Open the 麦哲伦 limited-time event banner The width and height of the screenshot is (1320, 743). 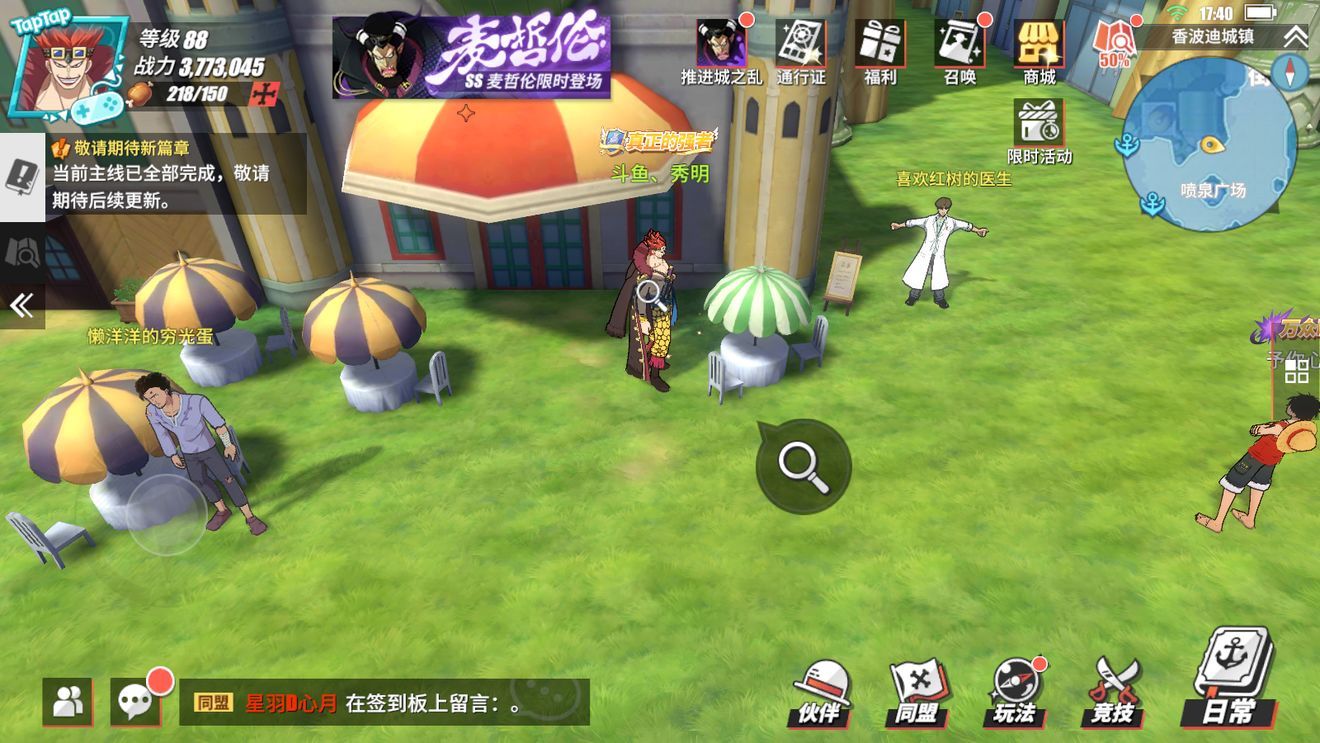click(x=471, y=57)
